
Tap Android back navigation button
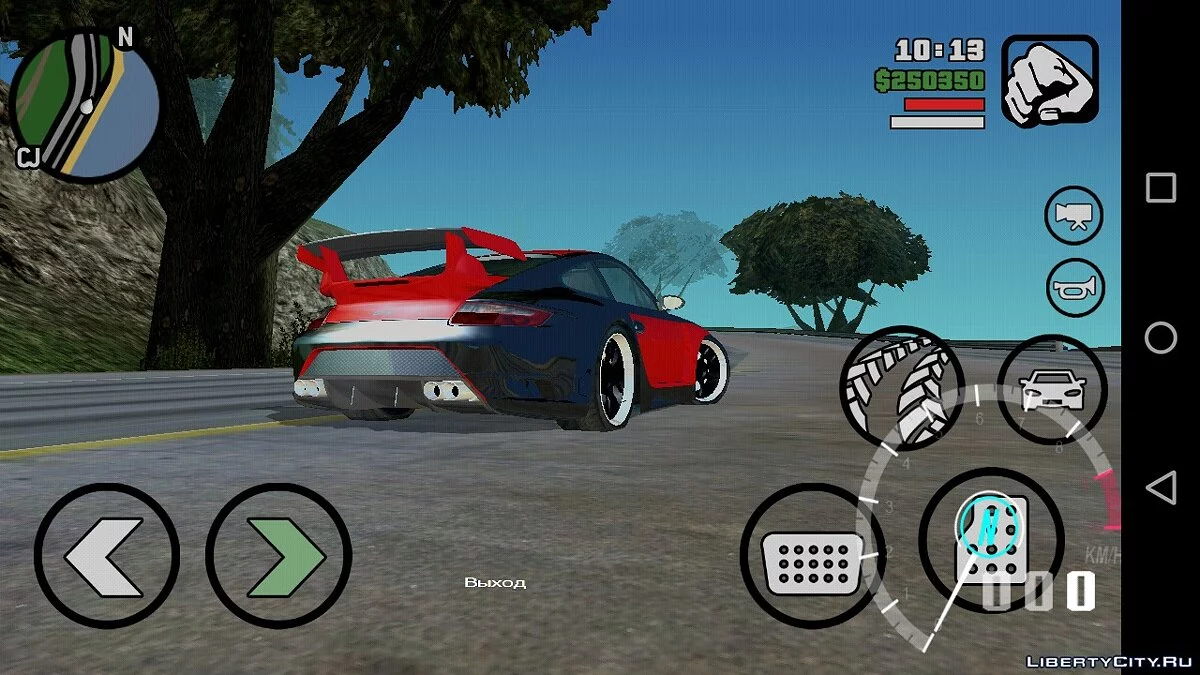coord(1160,488)
